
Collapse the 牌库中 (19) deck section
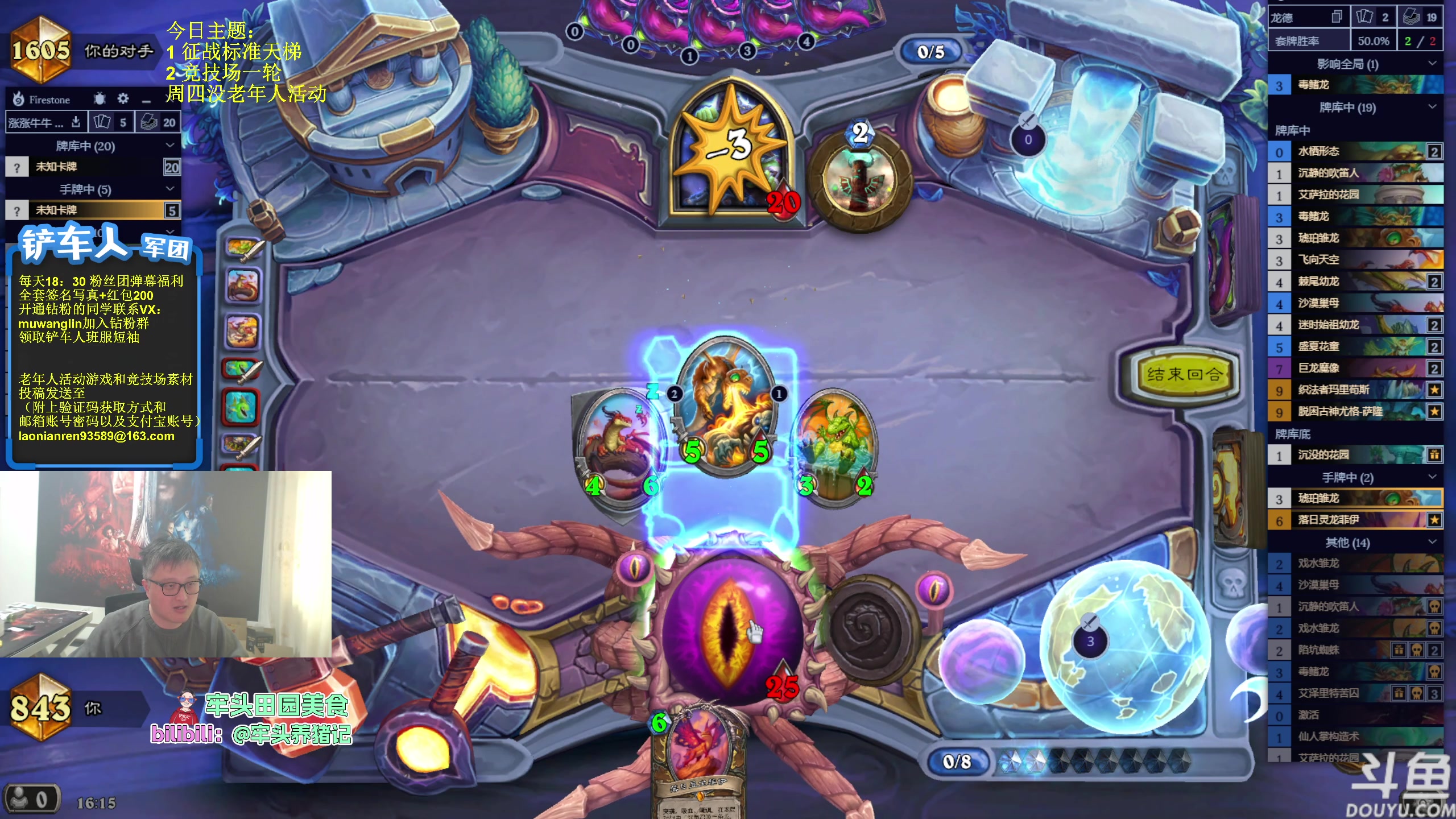(1432, 107)
